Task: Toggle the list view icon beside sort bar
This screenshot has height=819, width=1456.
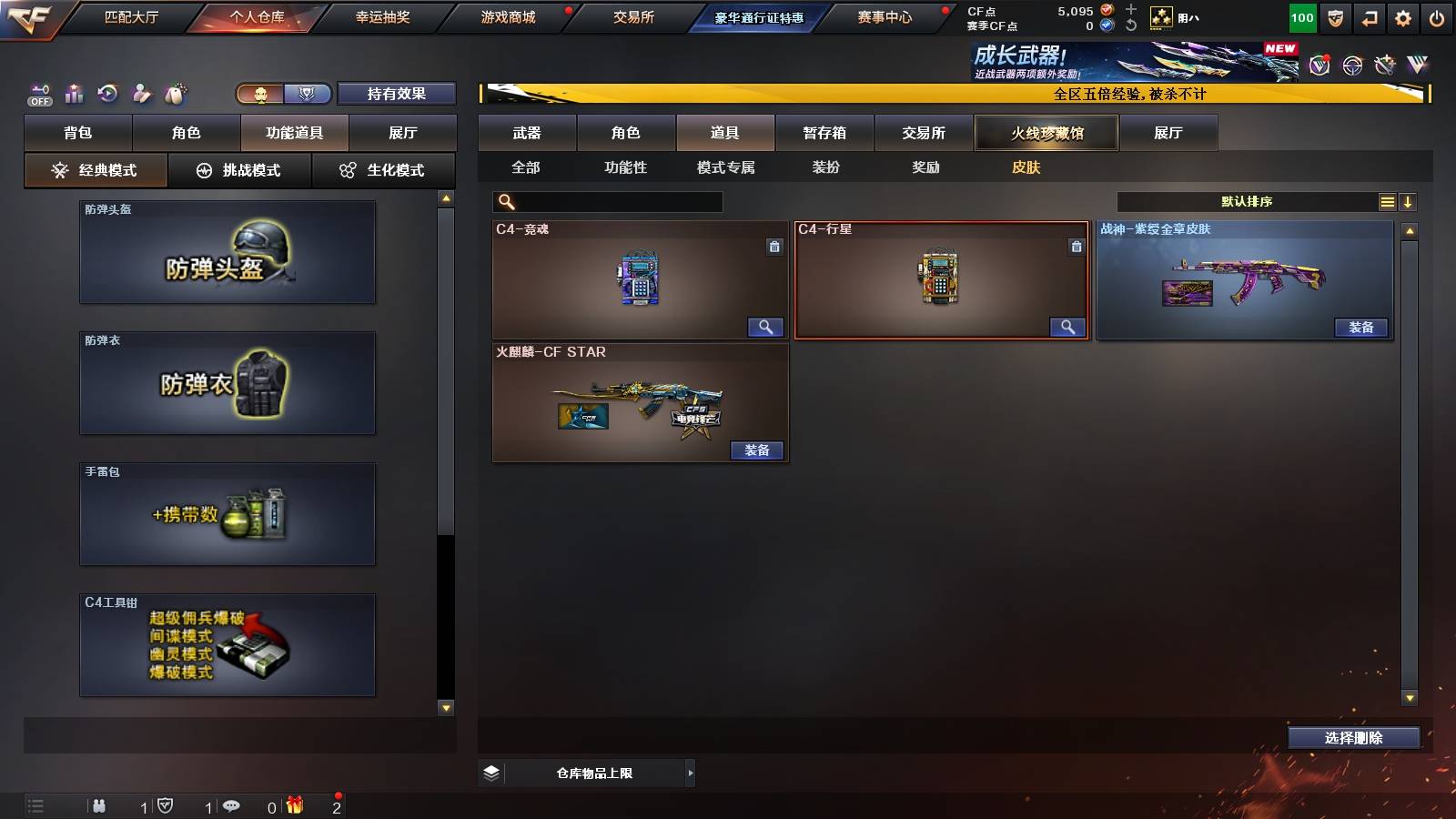Action: click(1387, 202)
